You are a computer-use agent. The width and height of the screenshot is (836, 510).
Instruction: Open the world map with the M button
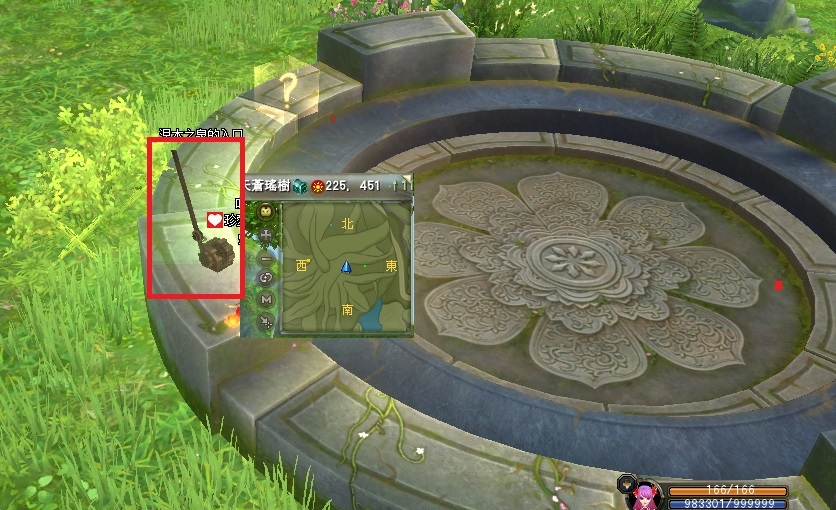(x=266, y=299)
